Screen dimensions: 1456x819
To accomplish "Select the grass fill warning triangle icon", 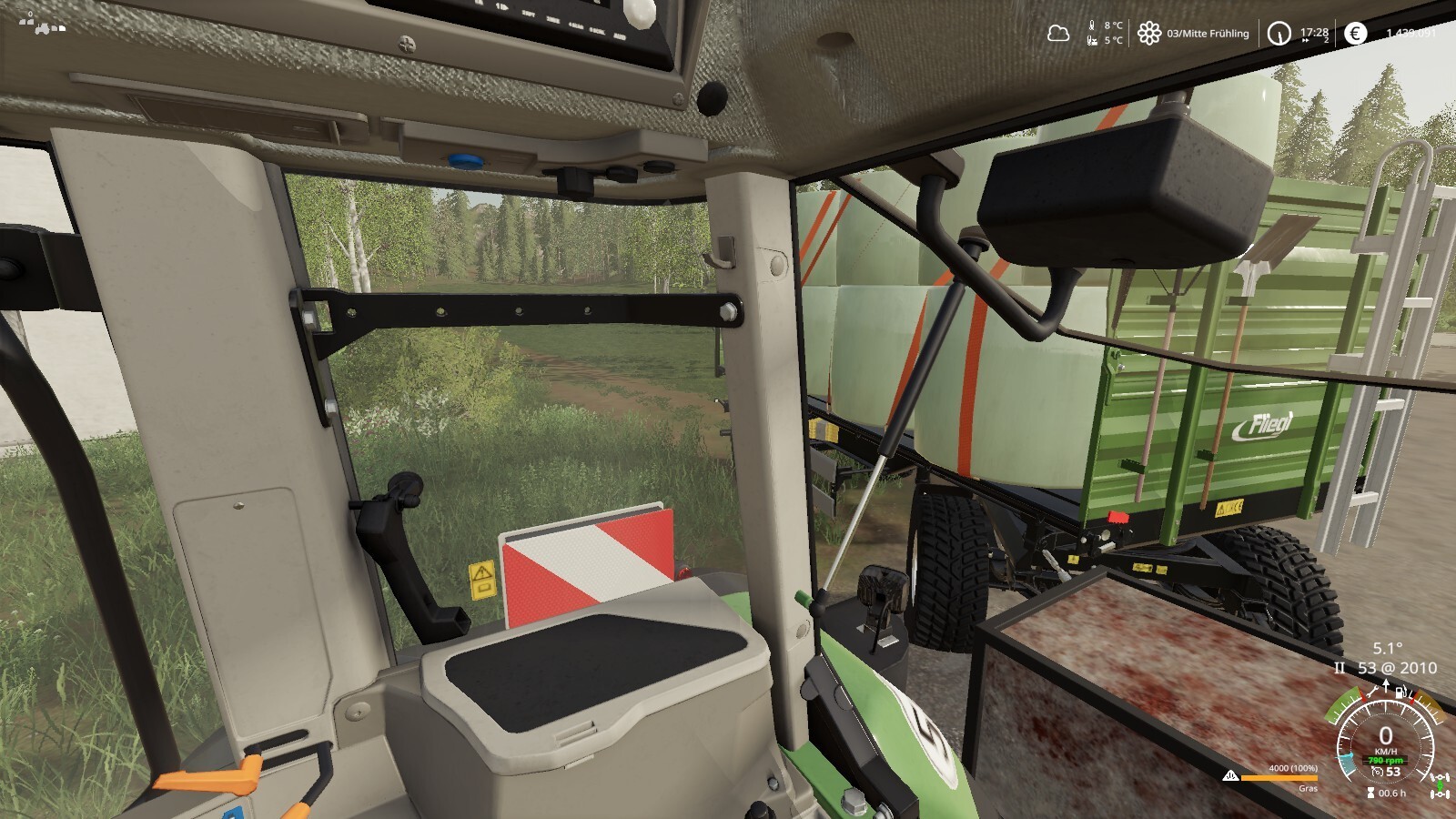I will [1230, 776].
